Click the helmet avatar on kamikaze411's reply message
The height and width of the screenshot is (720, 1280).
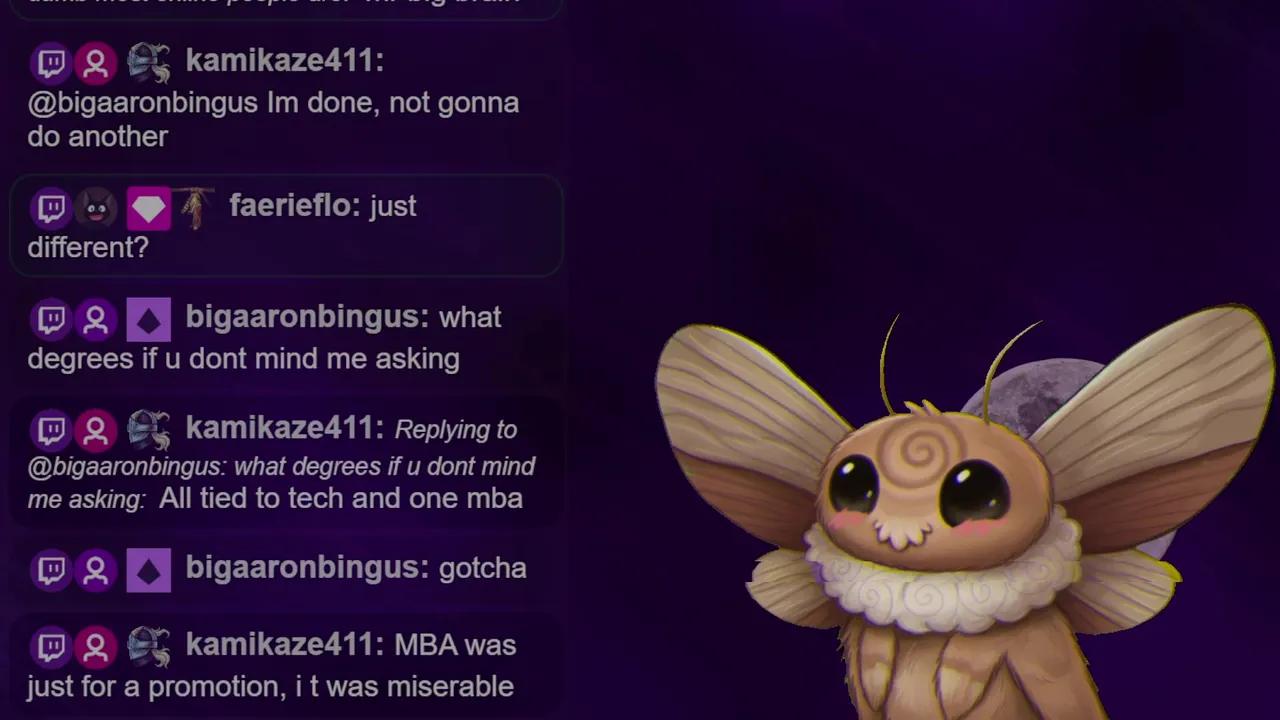point(148,429)
